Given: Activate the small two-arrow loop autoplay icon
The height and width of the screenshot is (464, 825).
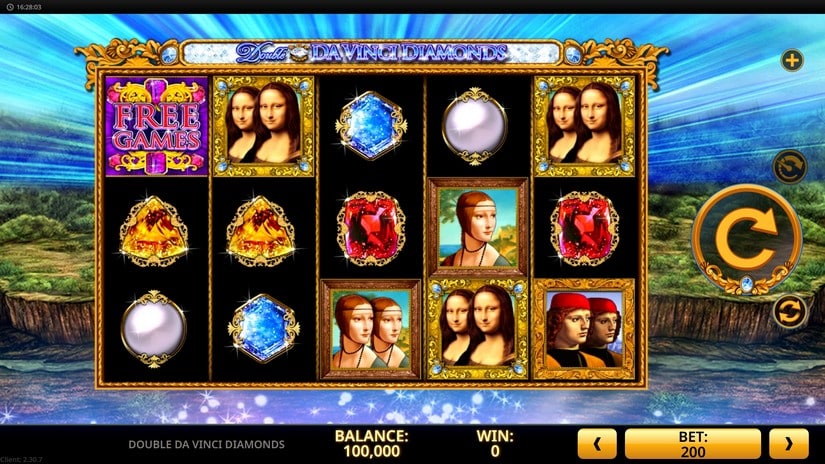Looking at the screenshot, I should 791,312.
